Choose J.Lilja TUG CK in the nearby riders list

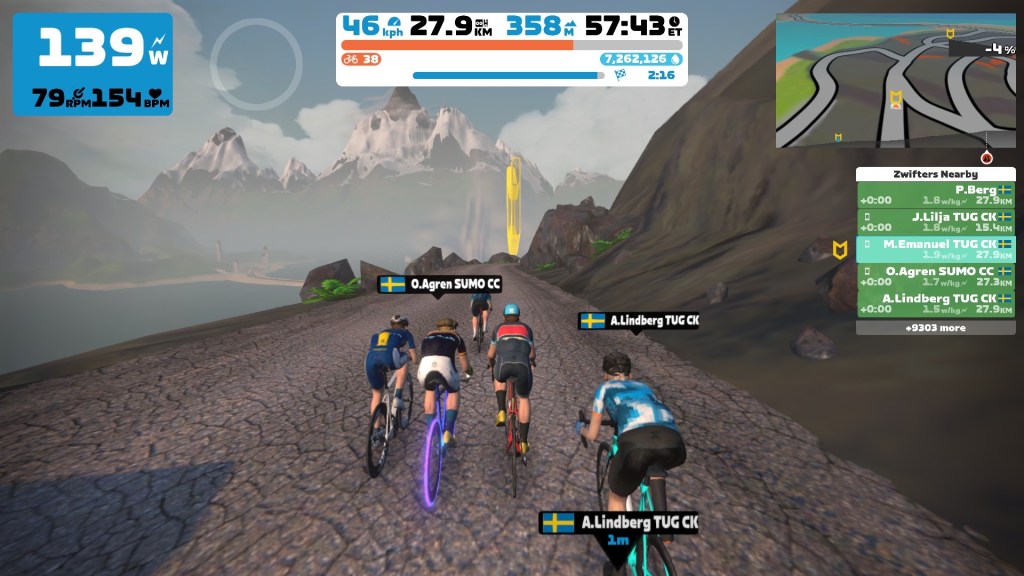point(935,221)
